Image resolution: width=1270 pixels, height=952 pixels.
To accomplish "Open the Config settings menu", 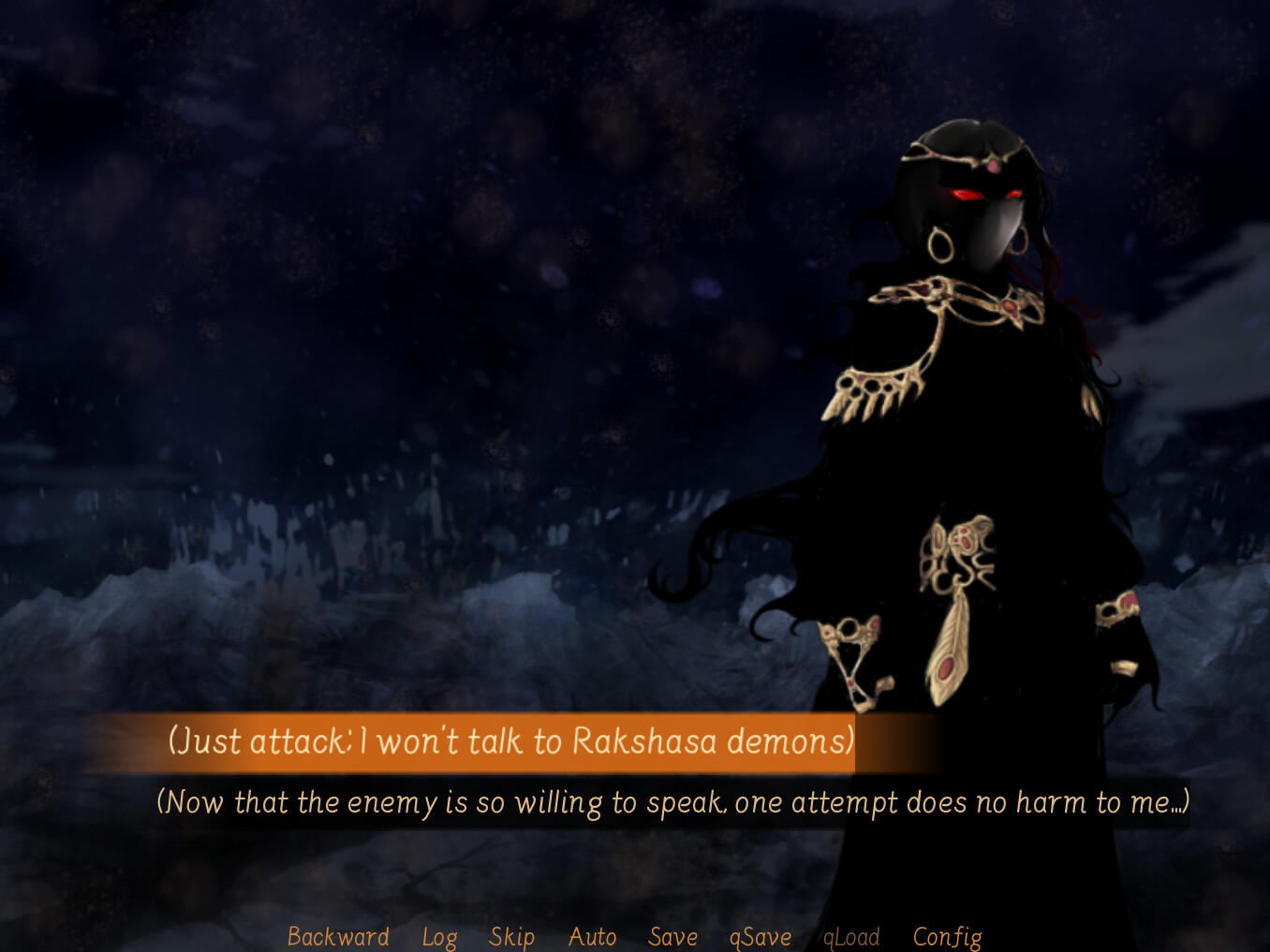I will [947, 935].
